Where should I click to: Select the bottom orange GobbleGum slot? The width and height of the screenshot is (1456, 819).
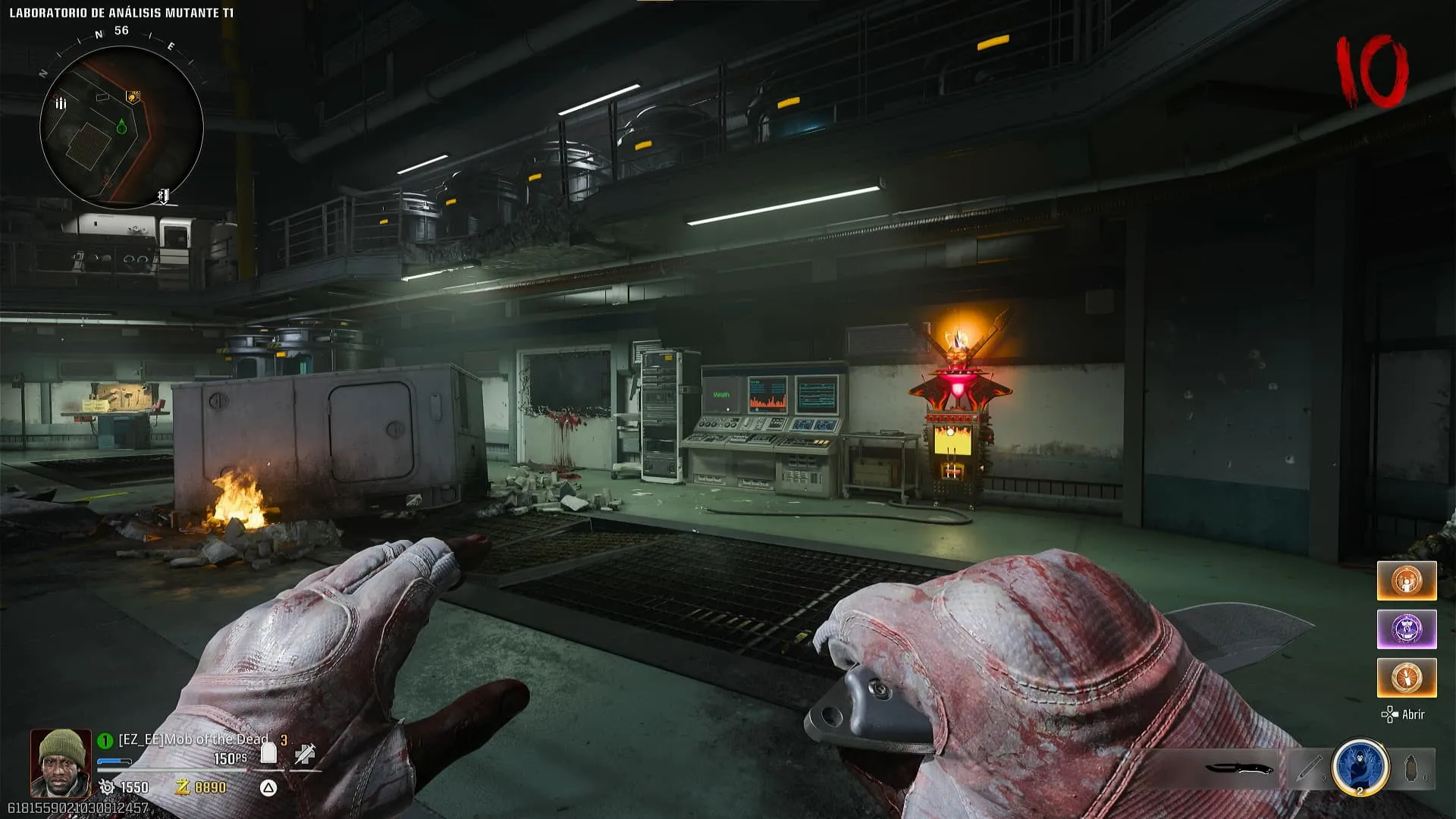1406,677
